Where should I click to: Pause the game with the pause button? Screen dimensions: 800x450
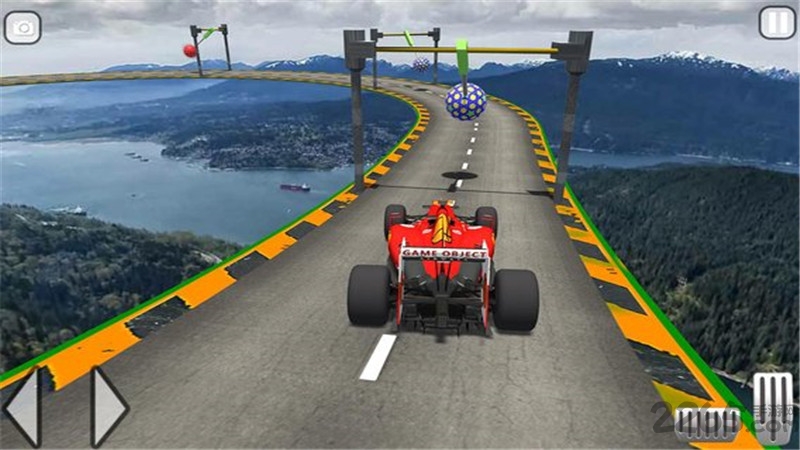[777, 22]
